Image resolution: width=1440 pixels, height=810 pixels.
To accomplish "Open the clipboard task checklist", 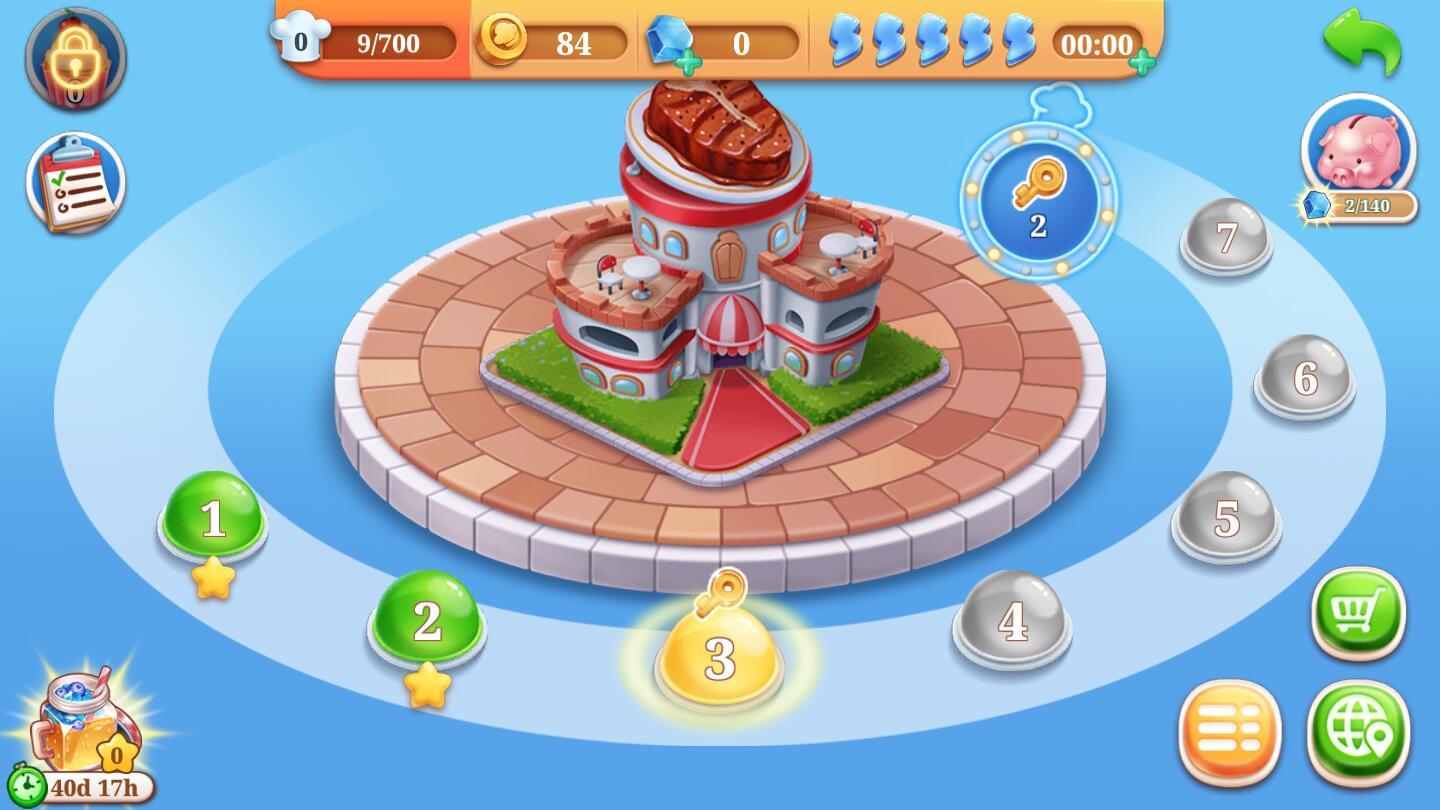I will 76,184.
